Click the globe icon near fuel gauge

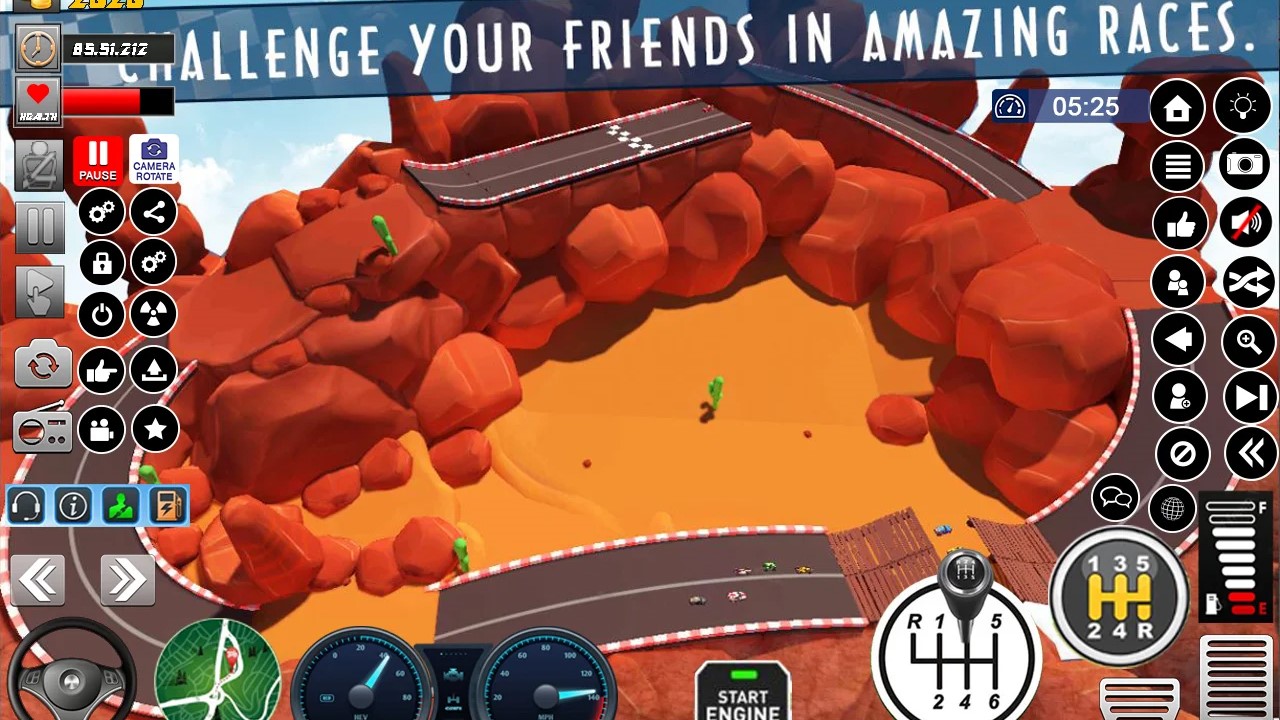[x=1172, y=509]
